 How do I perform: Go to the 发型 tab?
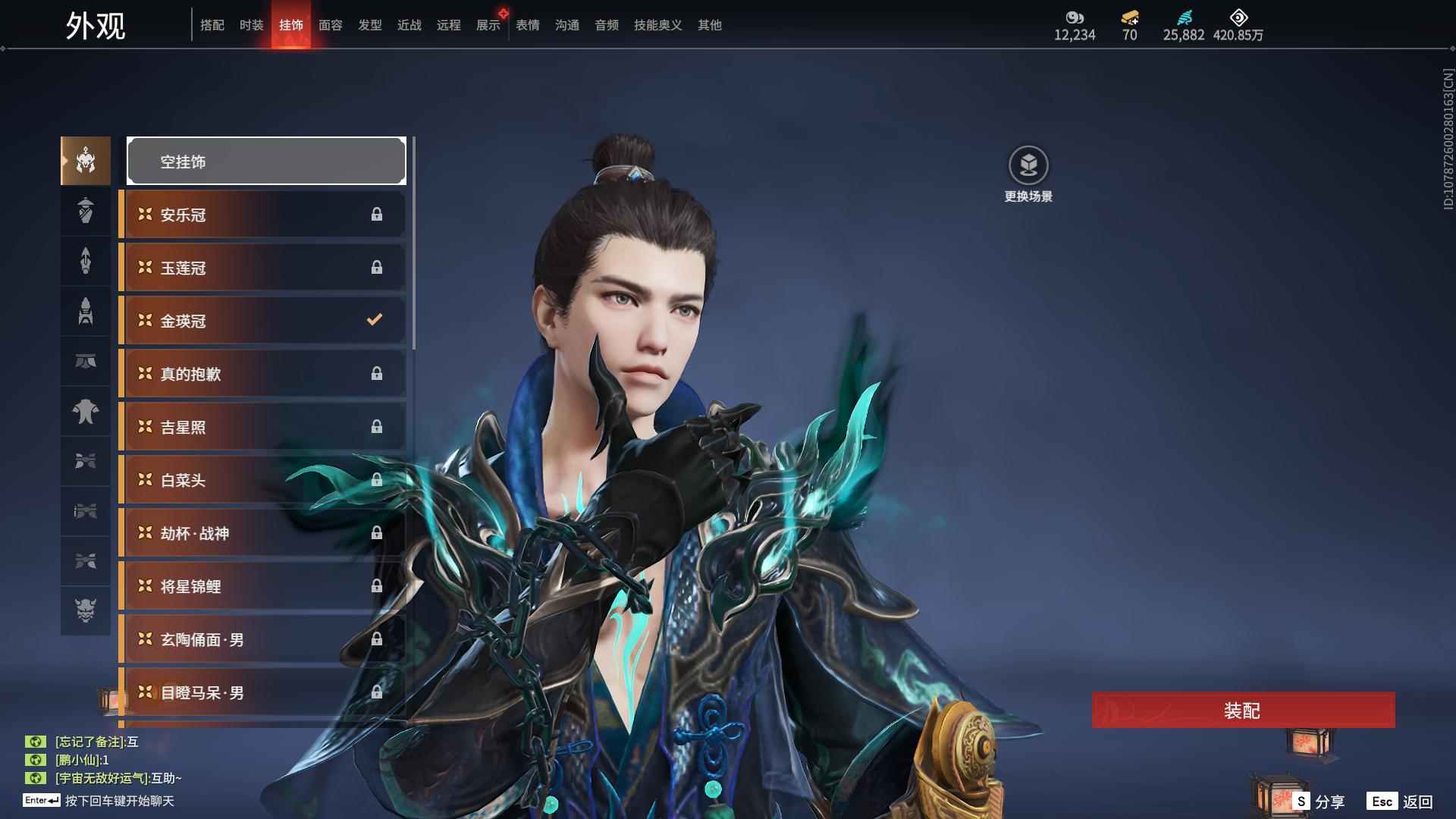click(x=369, y=25)
